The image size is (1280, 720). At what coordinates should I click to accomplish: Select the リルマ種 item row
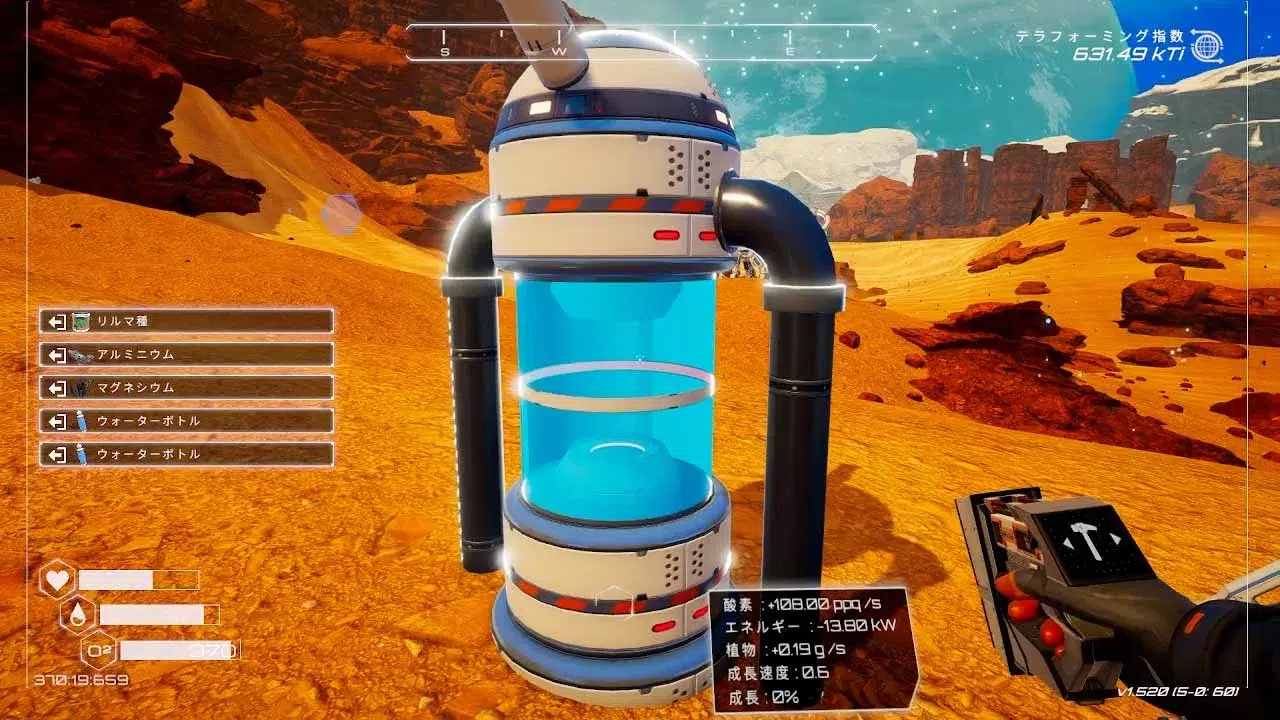(186, 321)
